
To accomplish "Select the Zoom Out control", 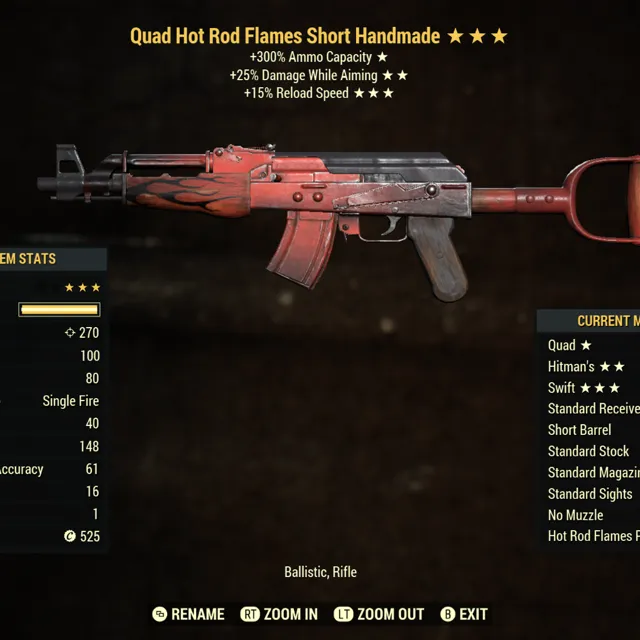I will [x=379, y=614].
